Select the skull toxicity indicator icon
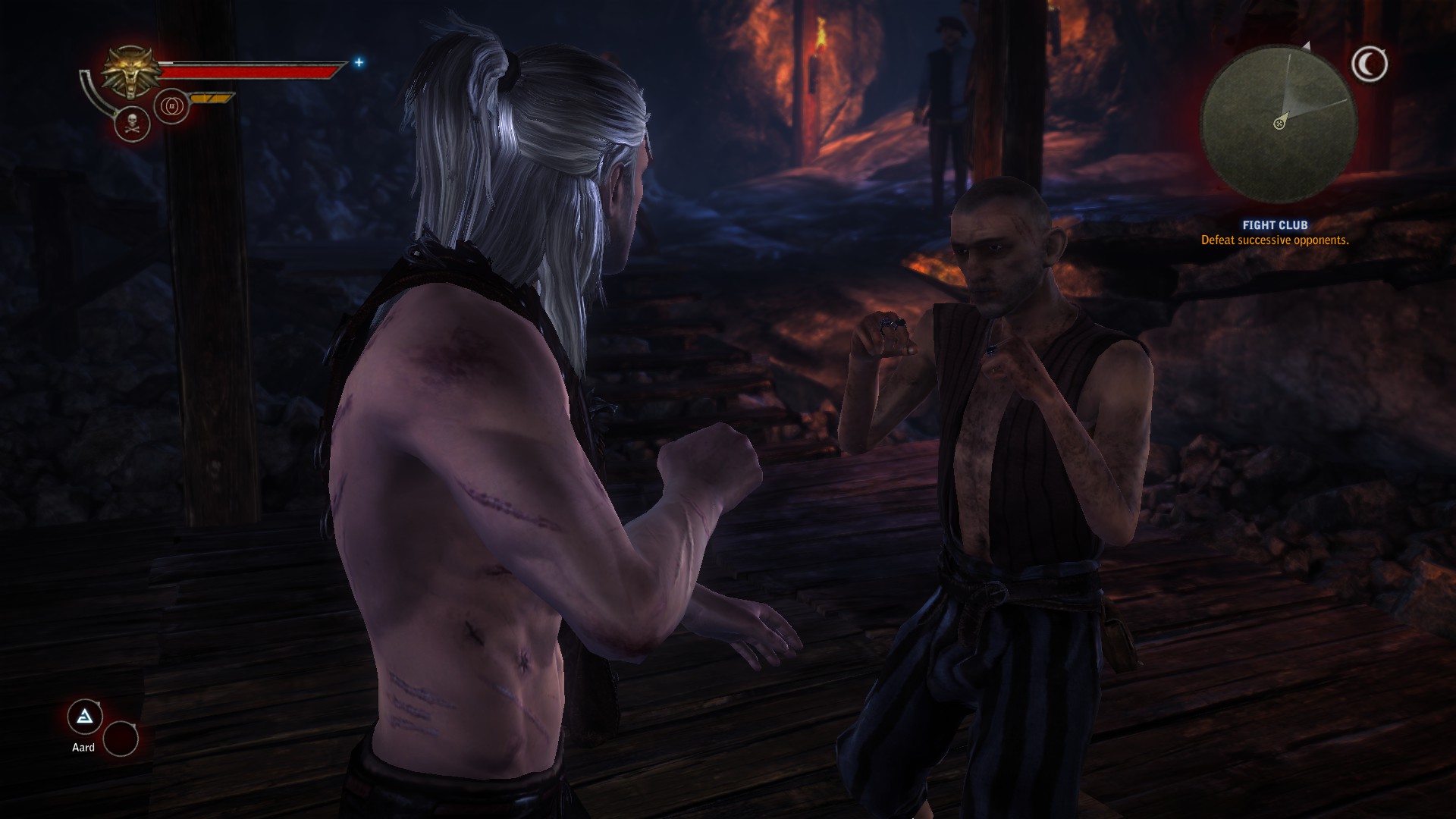 [x=131, y=124]
